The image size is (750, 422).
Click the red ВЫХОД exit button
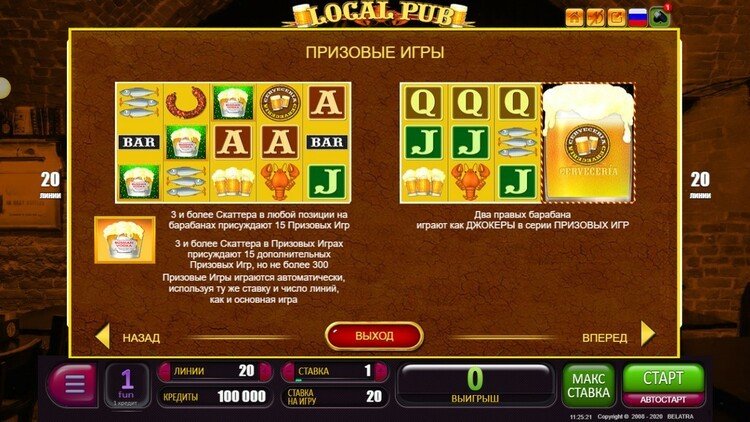pos(374,335)
